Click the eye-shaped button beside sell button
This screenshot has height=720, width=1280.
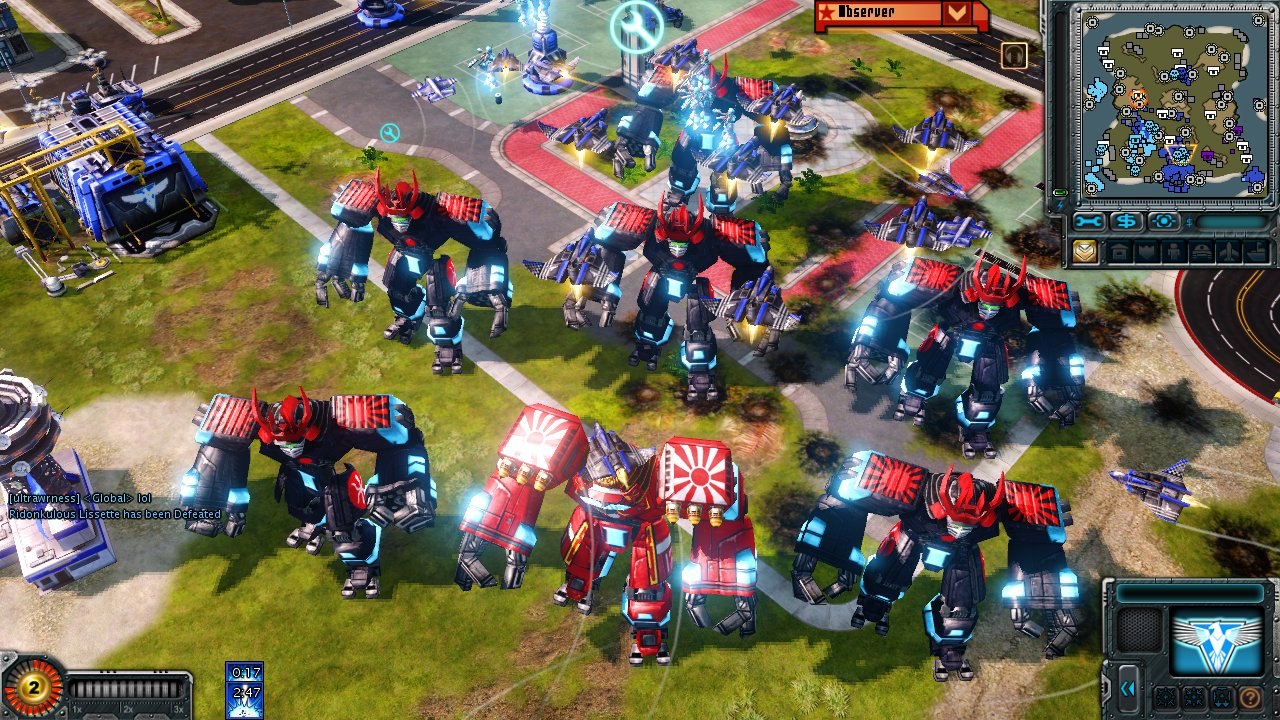click(x=1164, y=222)
